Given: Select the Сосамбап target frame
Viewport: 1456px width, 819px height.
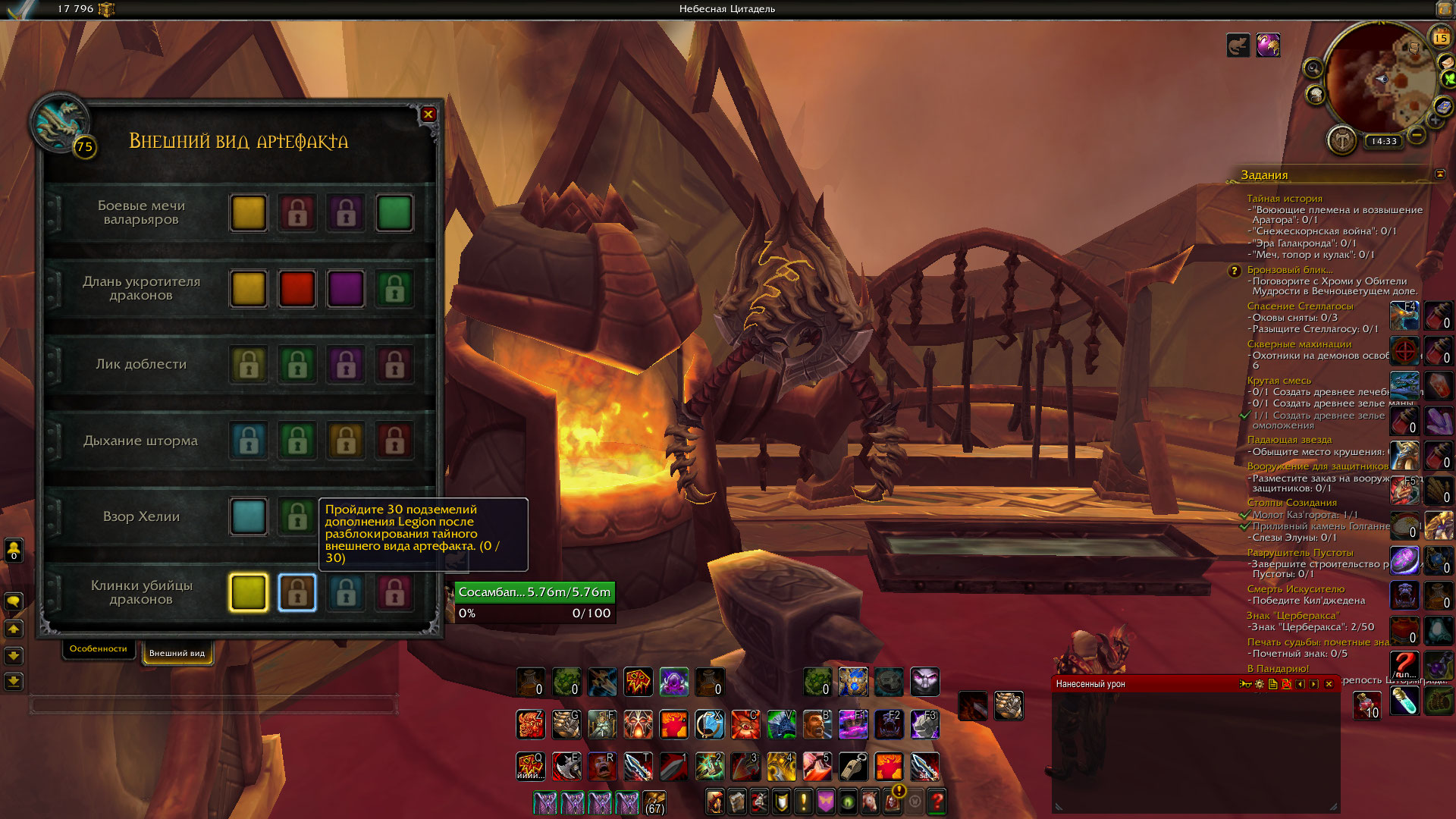Looking at the screenshot, I should coord(534,592).
